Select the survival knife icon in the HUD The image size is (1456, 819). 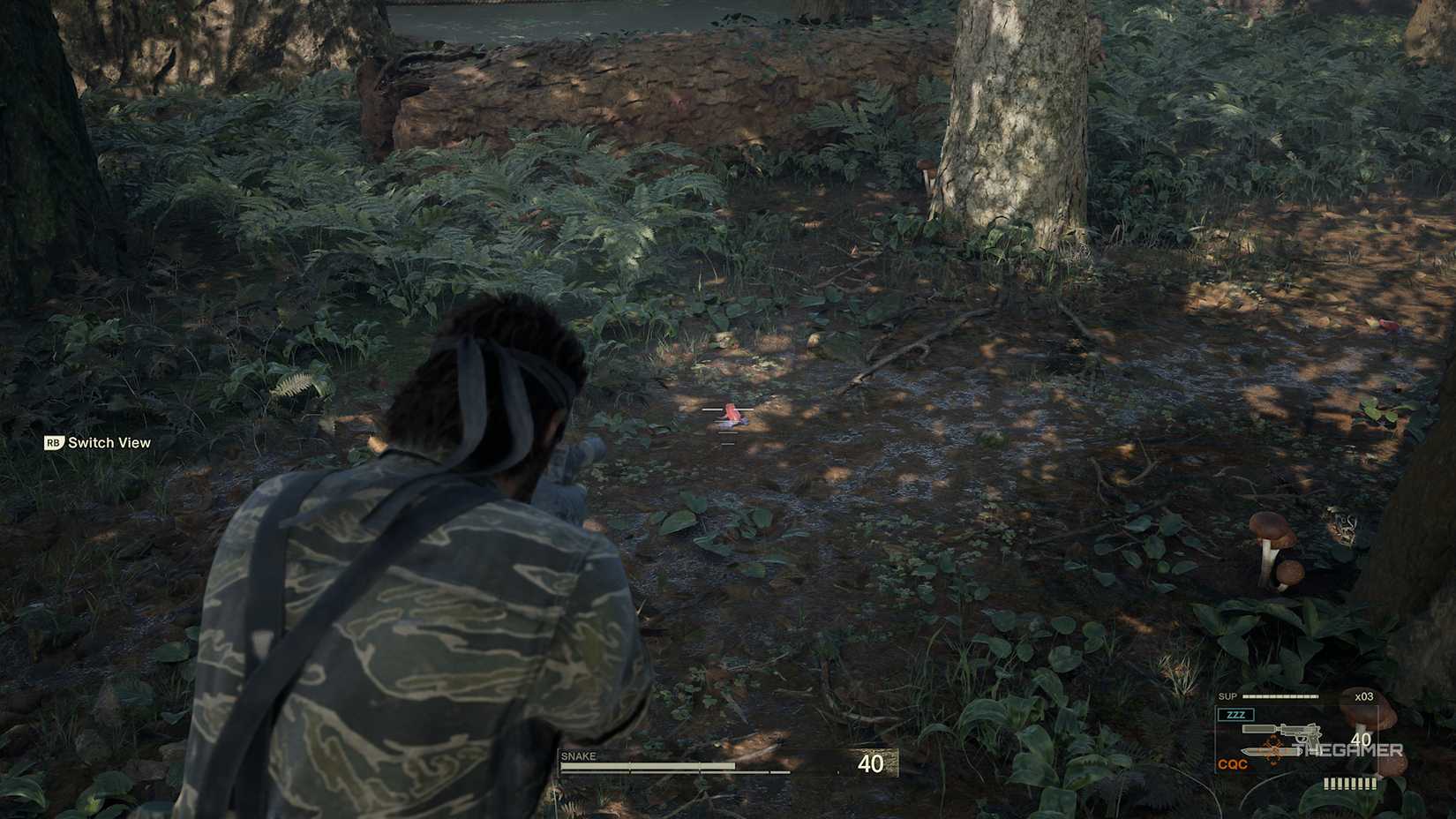(1269, 751)
